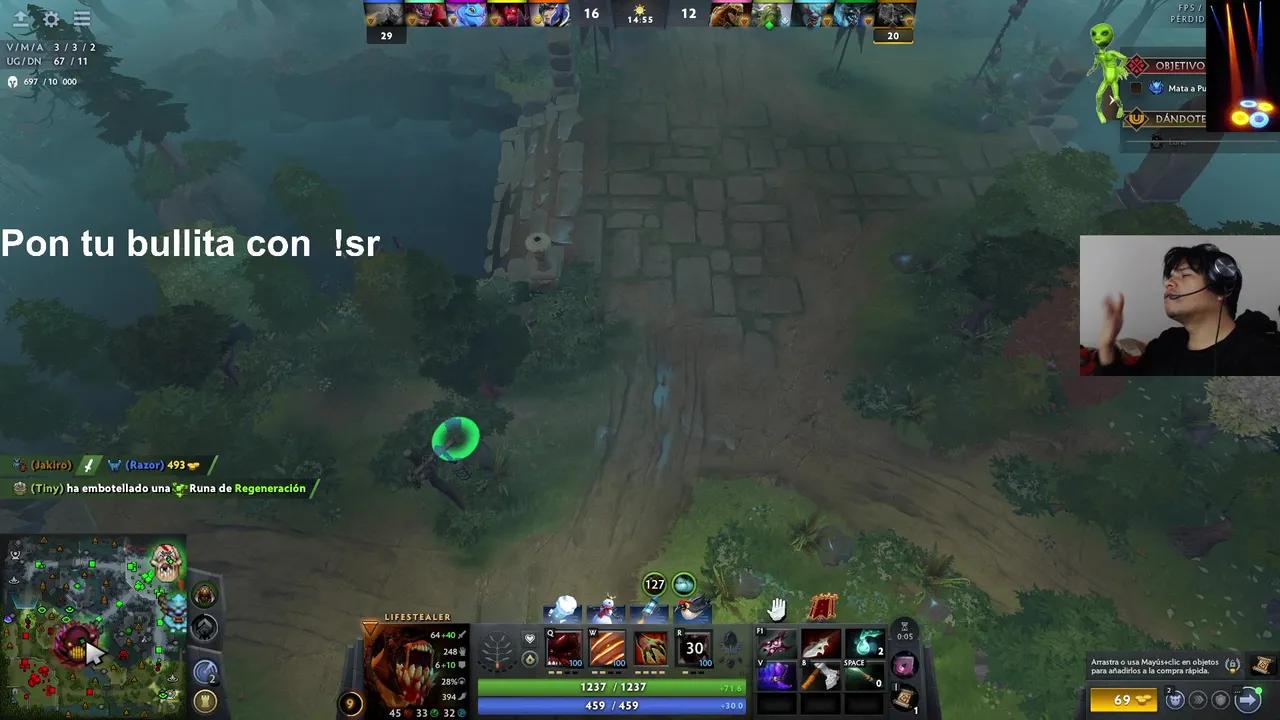Toggle the courier shield protection icon

1221,700
